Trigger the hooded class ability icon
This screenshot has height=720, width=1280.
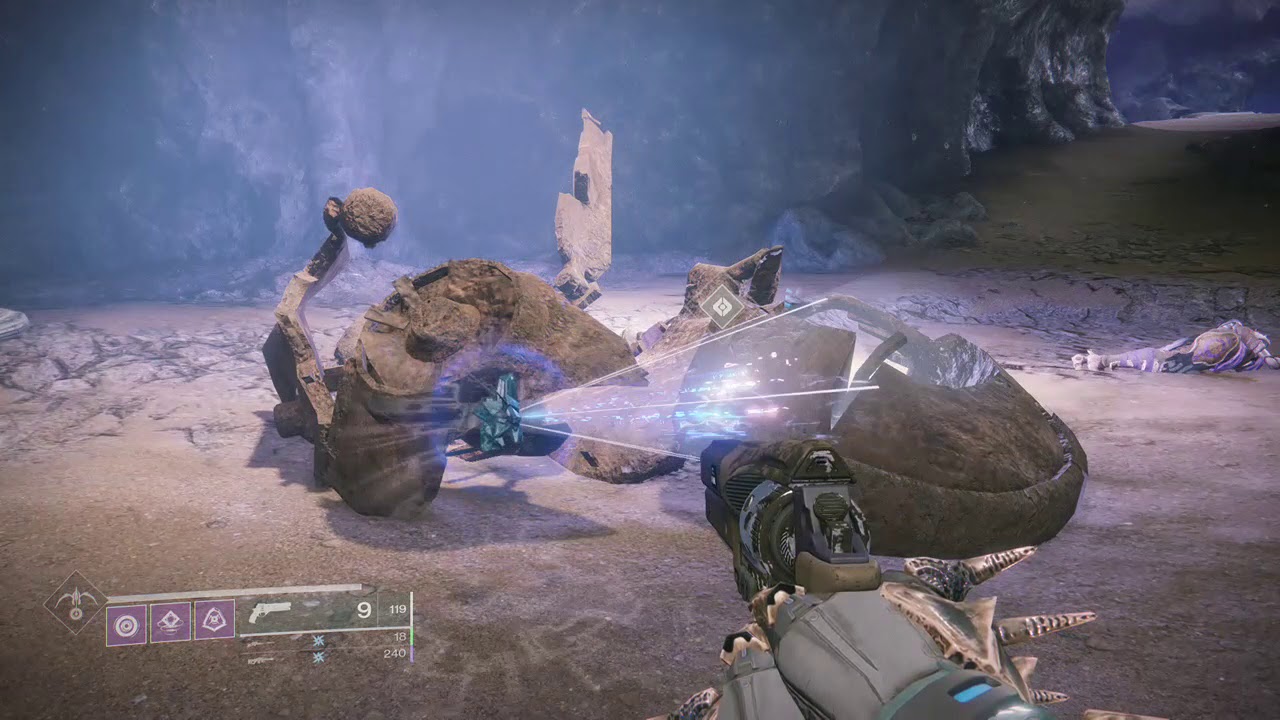point(214,621)
